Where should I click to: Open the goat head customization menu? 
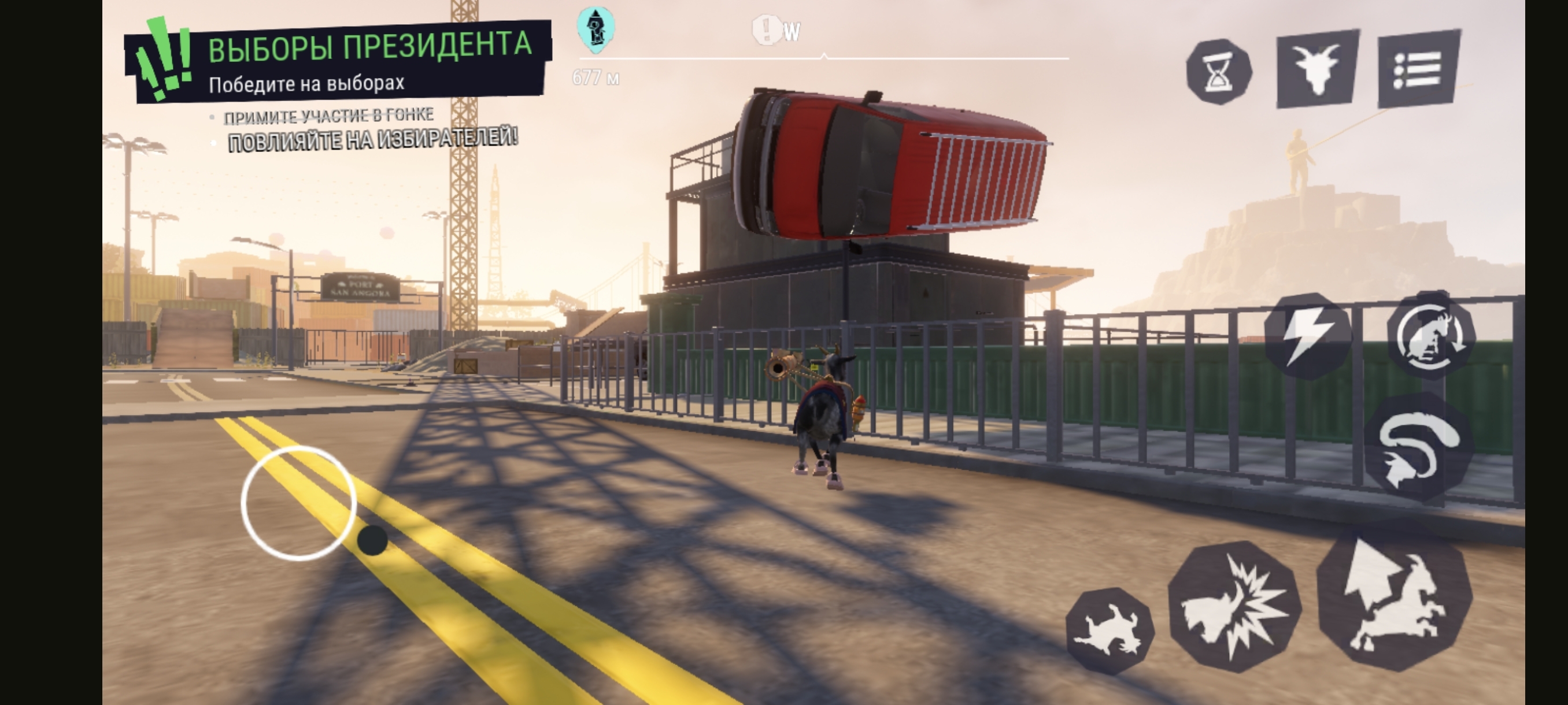(1317, 68)
